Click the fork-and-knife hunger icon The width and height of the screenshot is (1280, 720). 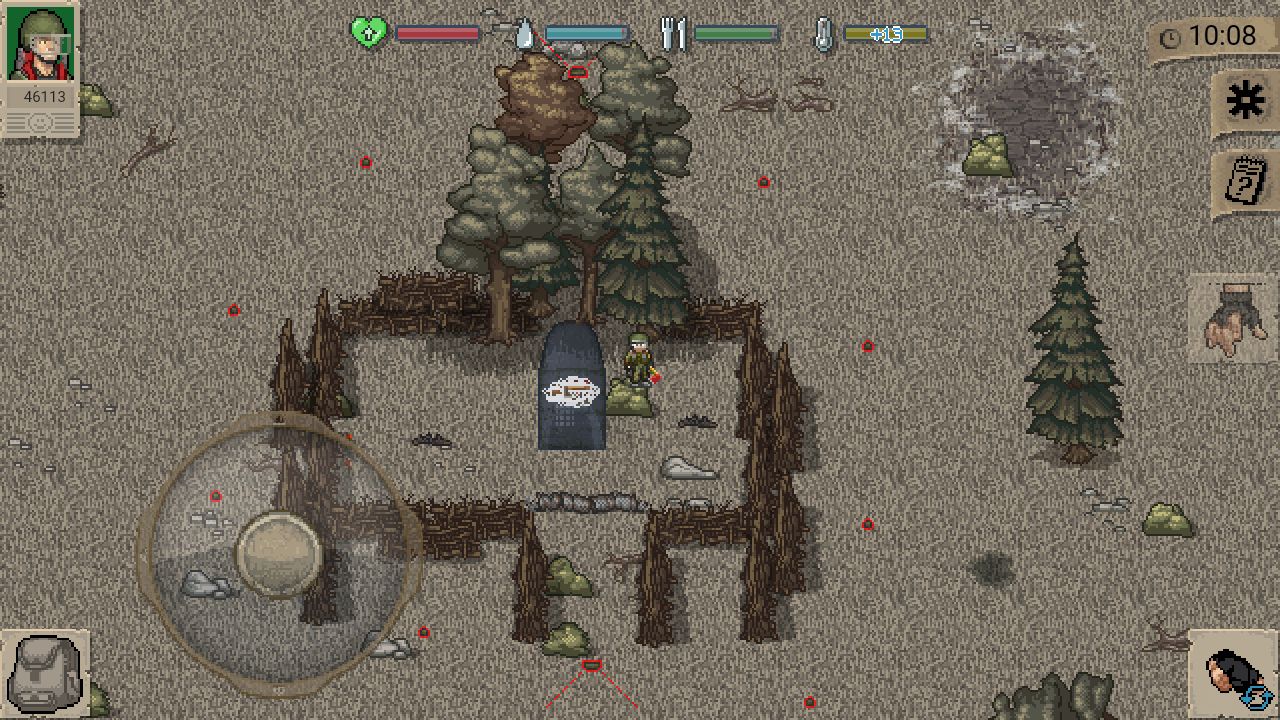(x=674, y=32)
